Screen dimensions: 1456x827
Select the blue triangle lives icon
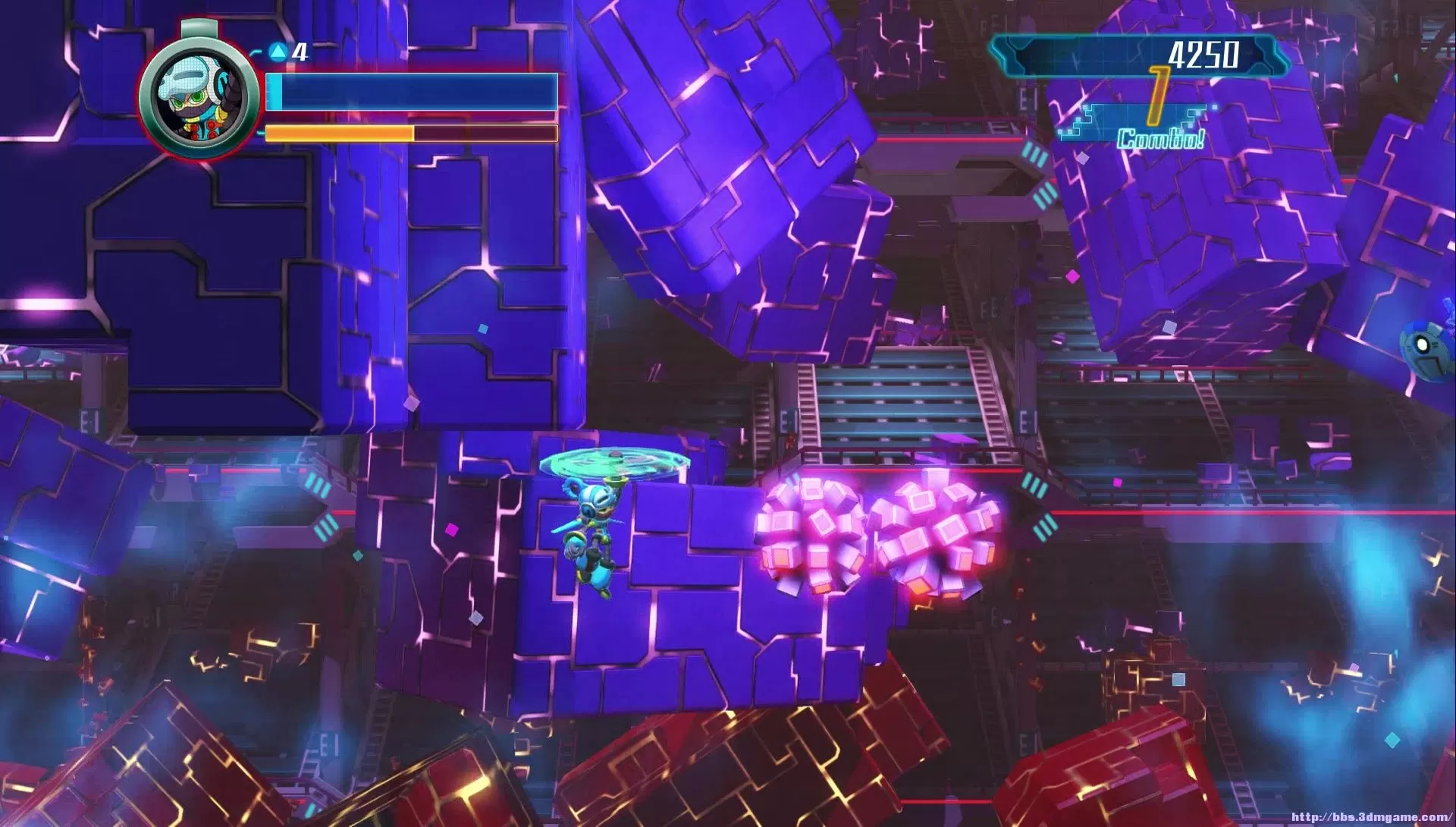[x=278, y=53]
